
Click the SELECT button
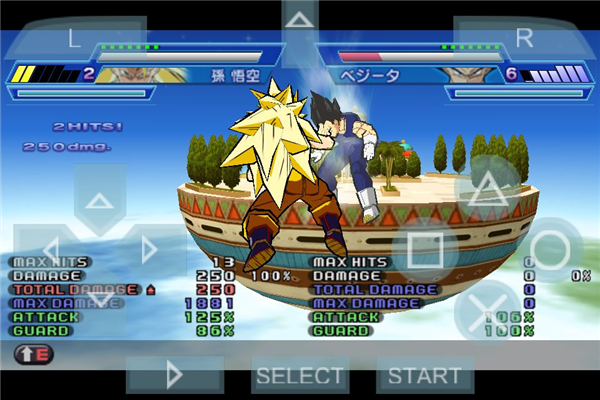pyautogui.click(x=300, y=376)
